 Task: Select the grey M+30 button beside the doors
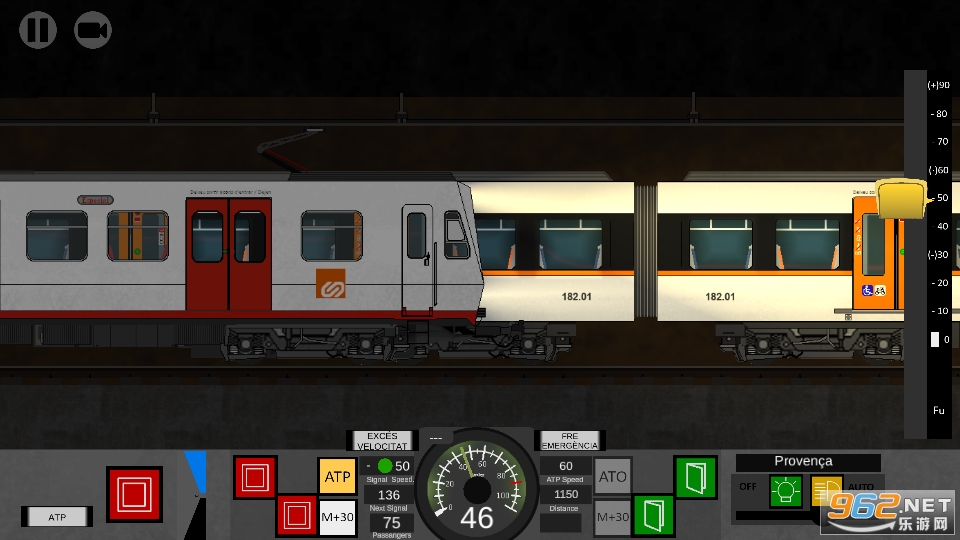click(x=612, y=517)
